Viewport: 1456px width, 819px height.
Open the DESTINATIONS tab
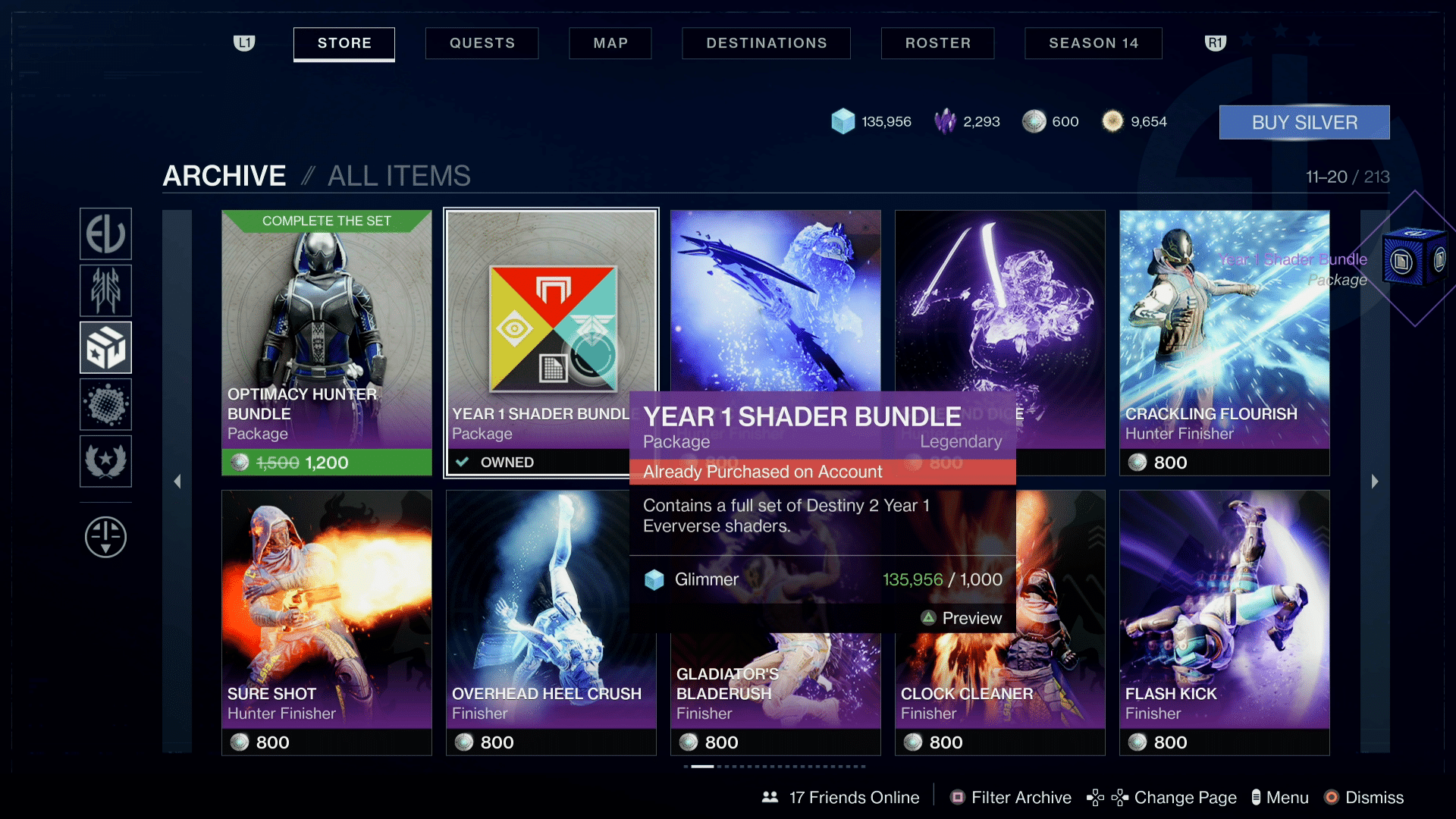tap(766, 43)
